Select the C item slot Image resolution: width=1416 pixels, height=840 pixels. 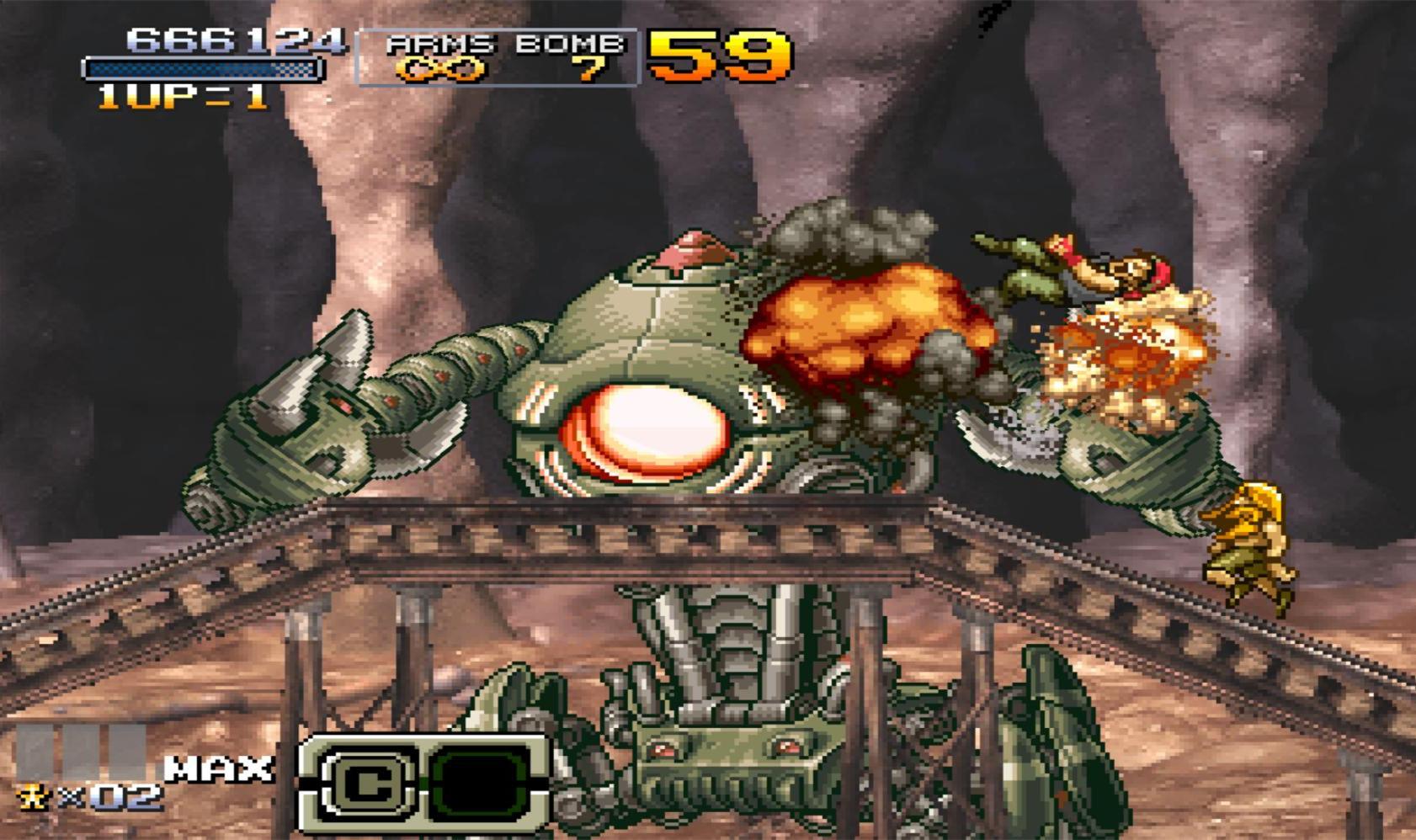click(365, 784)
